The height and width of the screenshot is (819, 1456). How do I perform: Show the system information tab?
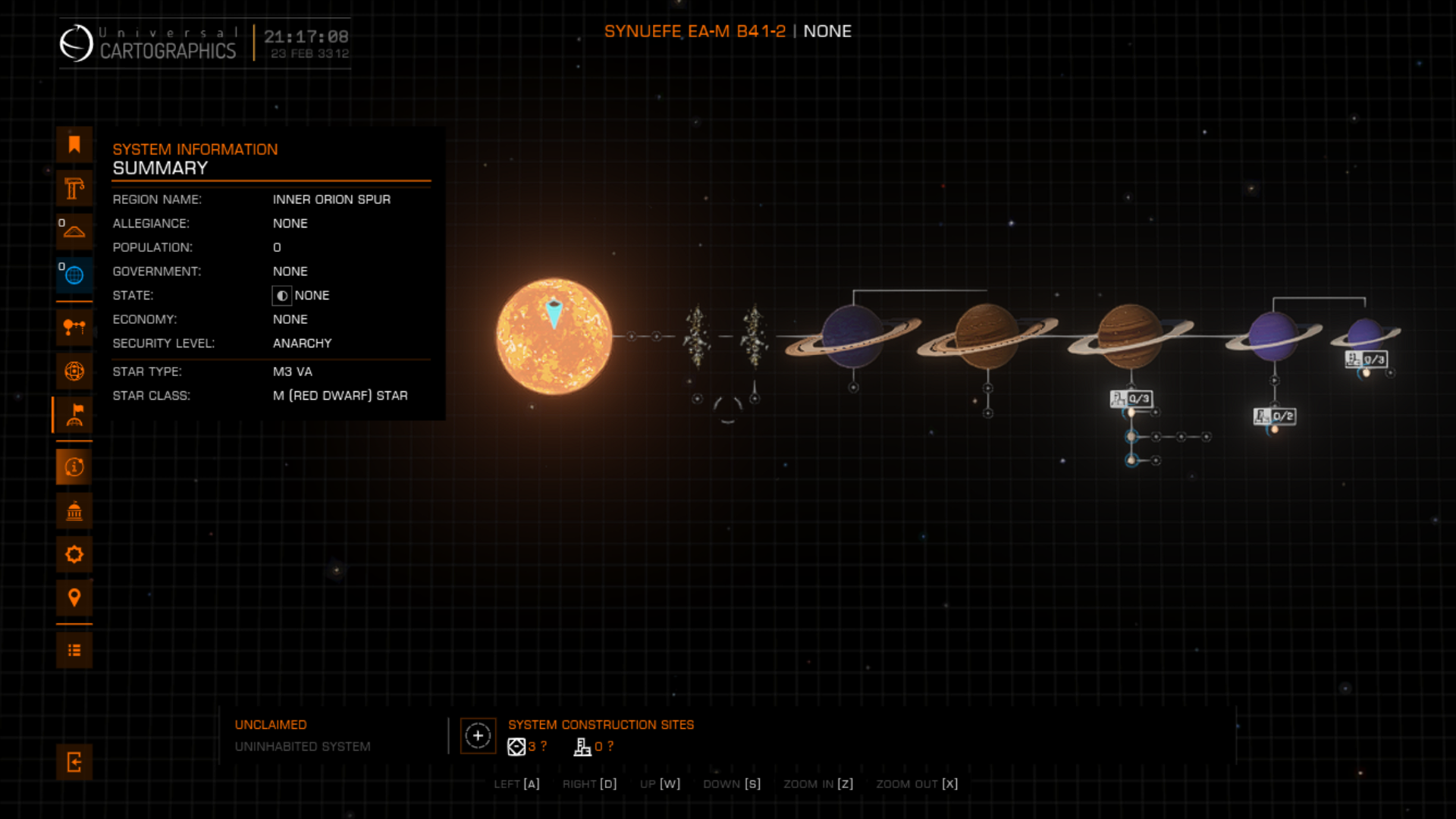coord(74,467)
